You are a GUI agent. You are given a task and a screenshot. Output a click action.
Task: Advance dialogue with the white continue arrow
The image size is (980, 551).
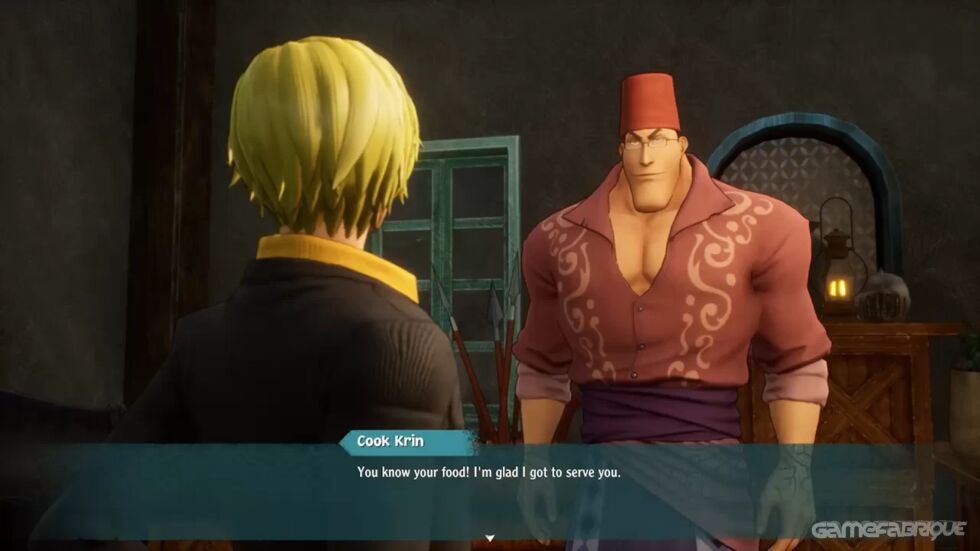[x=489, y=538]
